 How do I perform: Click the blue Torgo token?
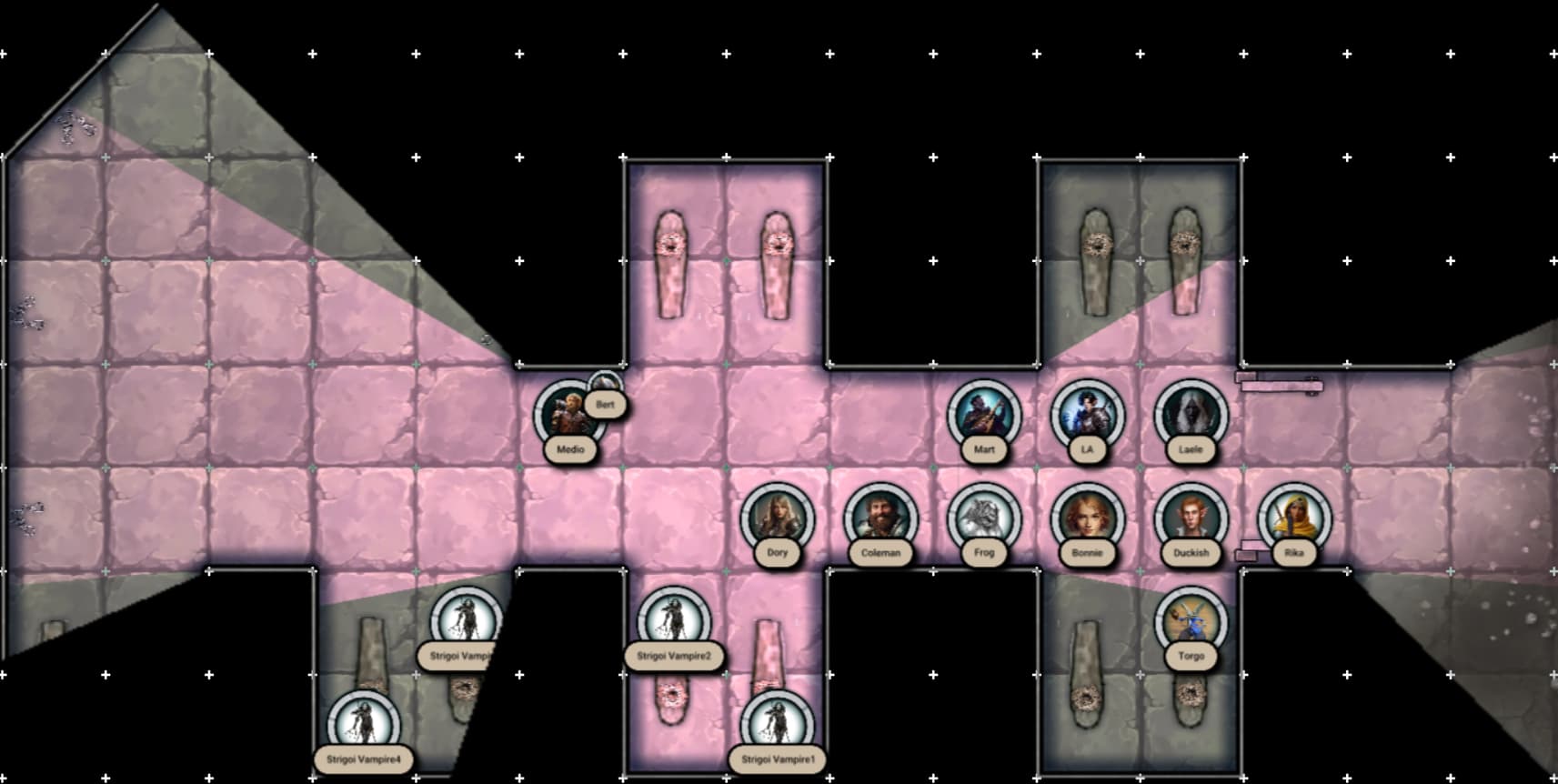coord(1191,622)
